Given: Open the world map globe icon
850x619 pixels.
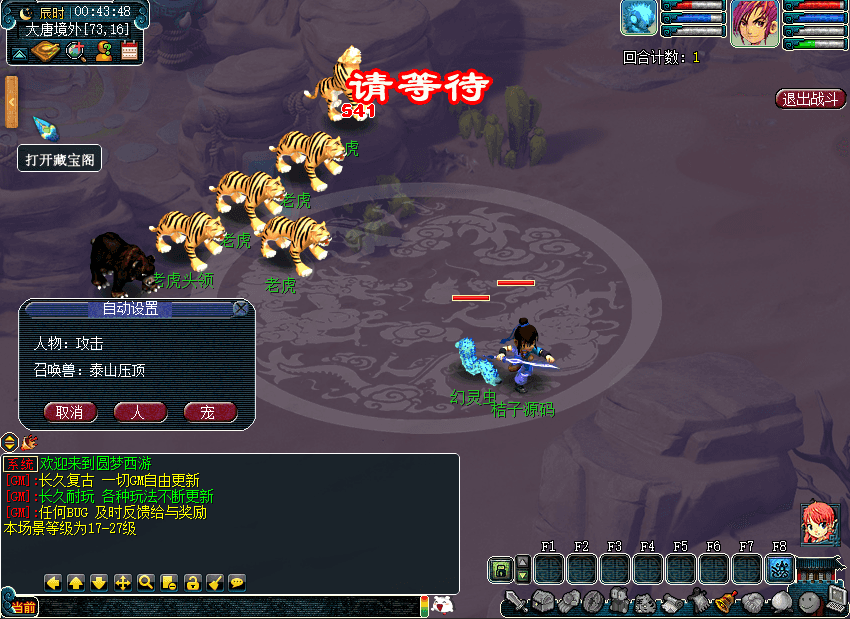Looking at the screenshot, I should [x=75, y=51].
